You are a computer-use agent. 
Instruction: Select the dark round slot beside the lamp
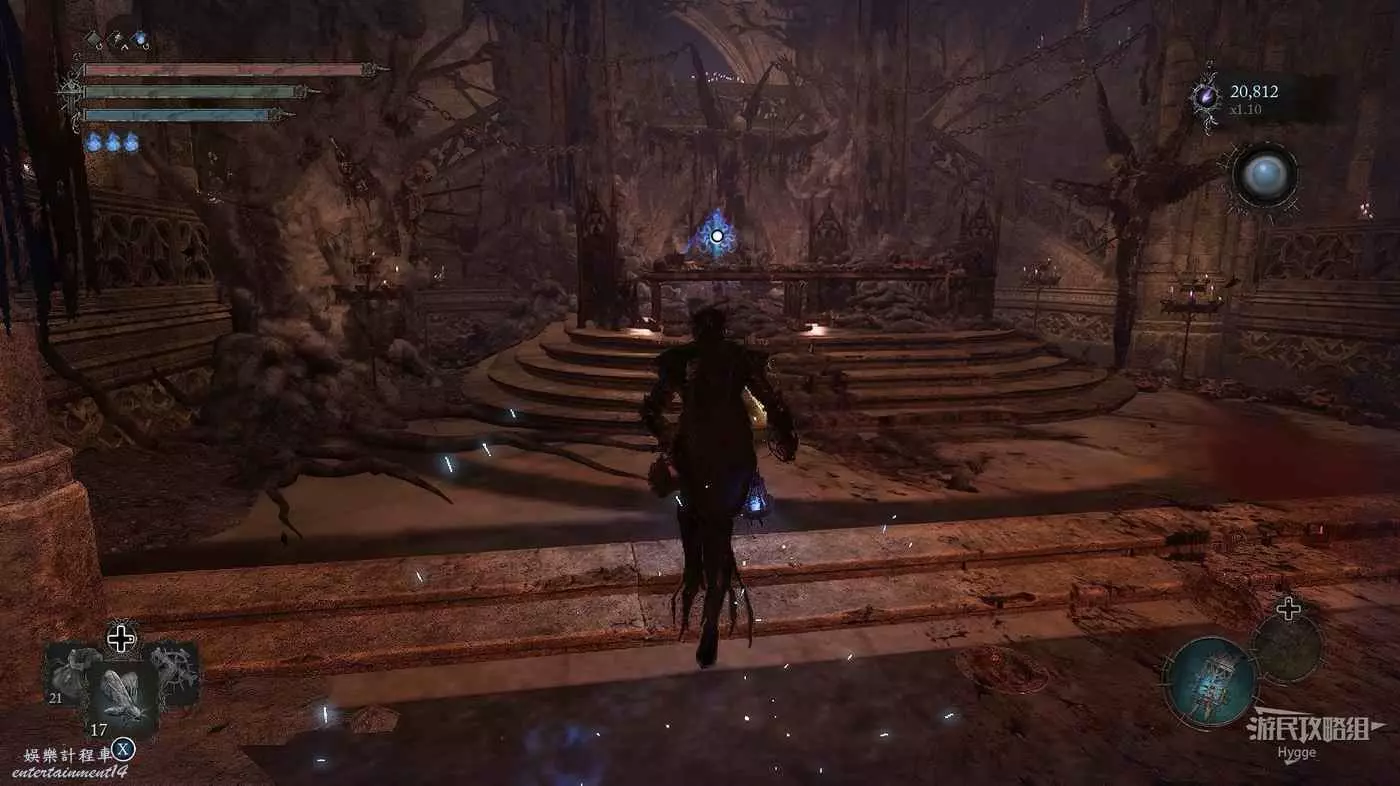pos(1287,648)
